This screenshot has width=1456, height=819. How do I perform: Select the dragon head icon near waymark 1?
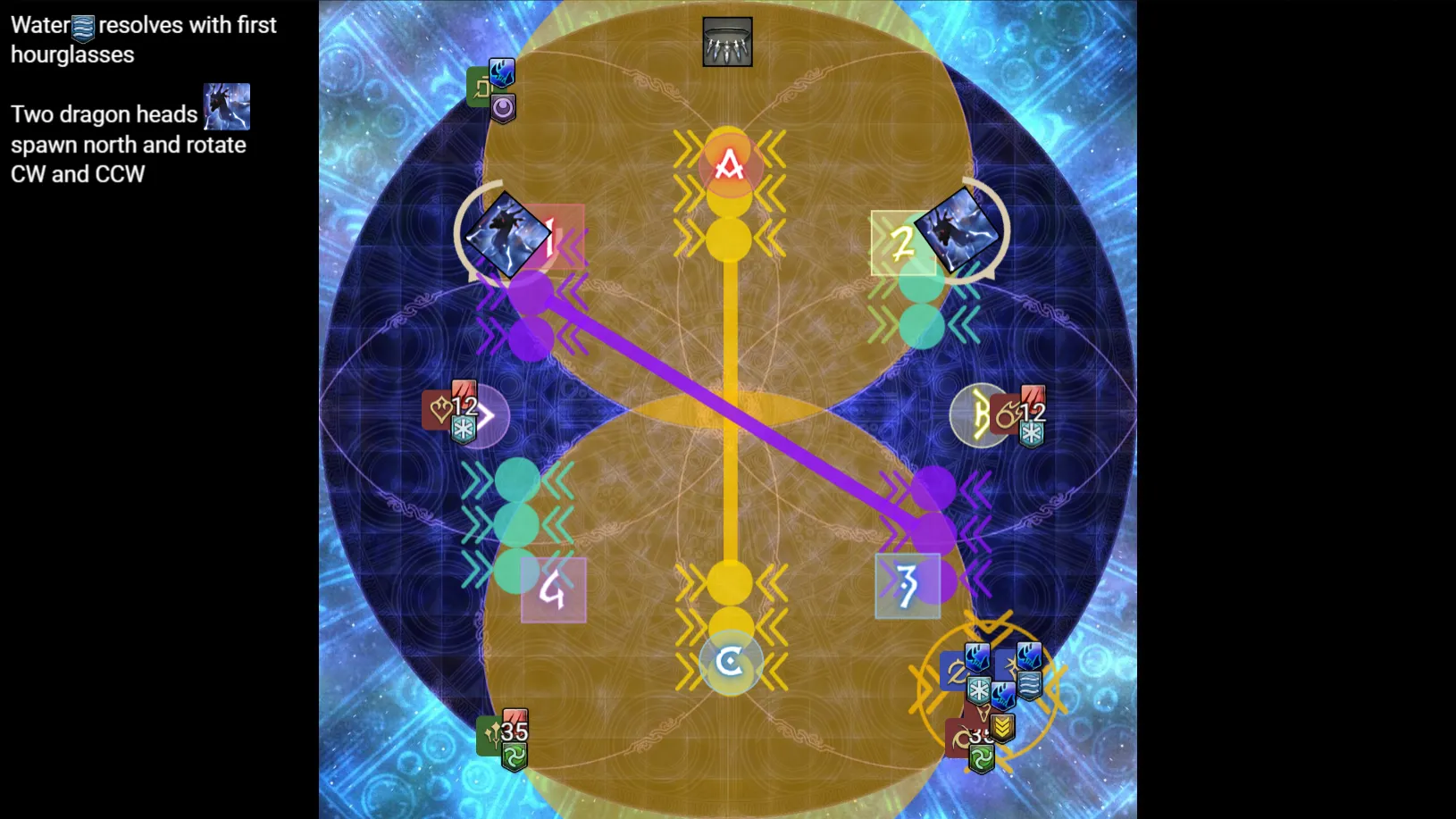click(x=509, y=232)
